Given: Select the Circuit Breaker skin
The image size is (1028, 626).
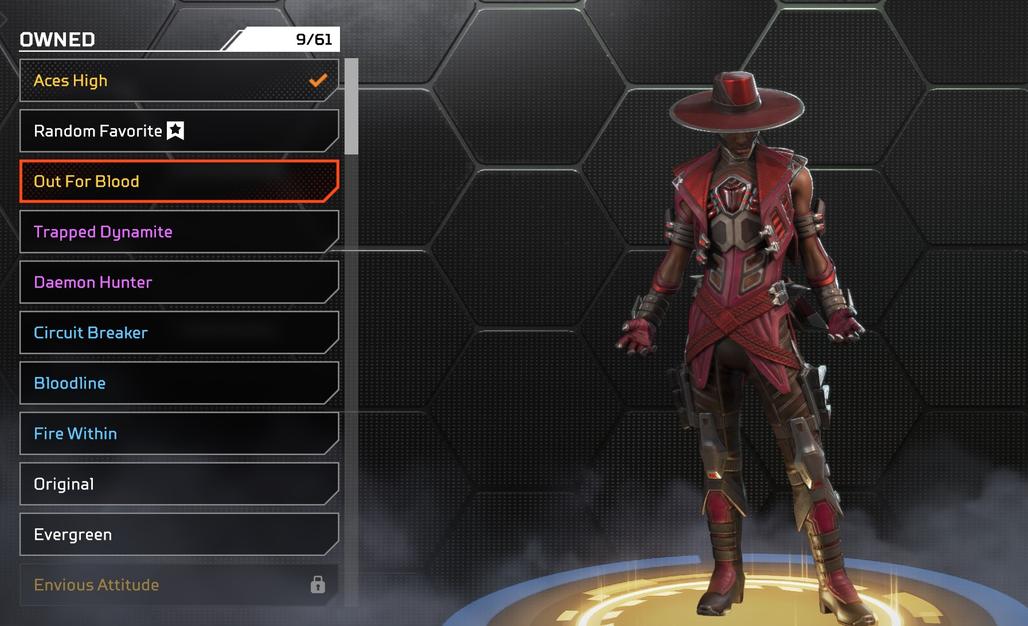Looking at the screenshot, I should (178, 333).
